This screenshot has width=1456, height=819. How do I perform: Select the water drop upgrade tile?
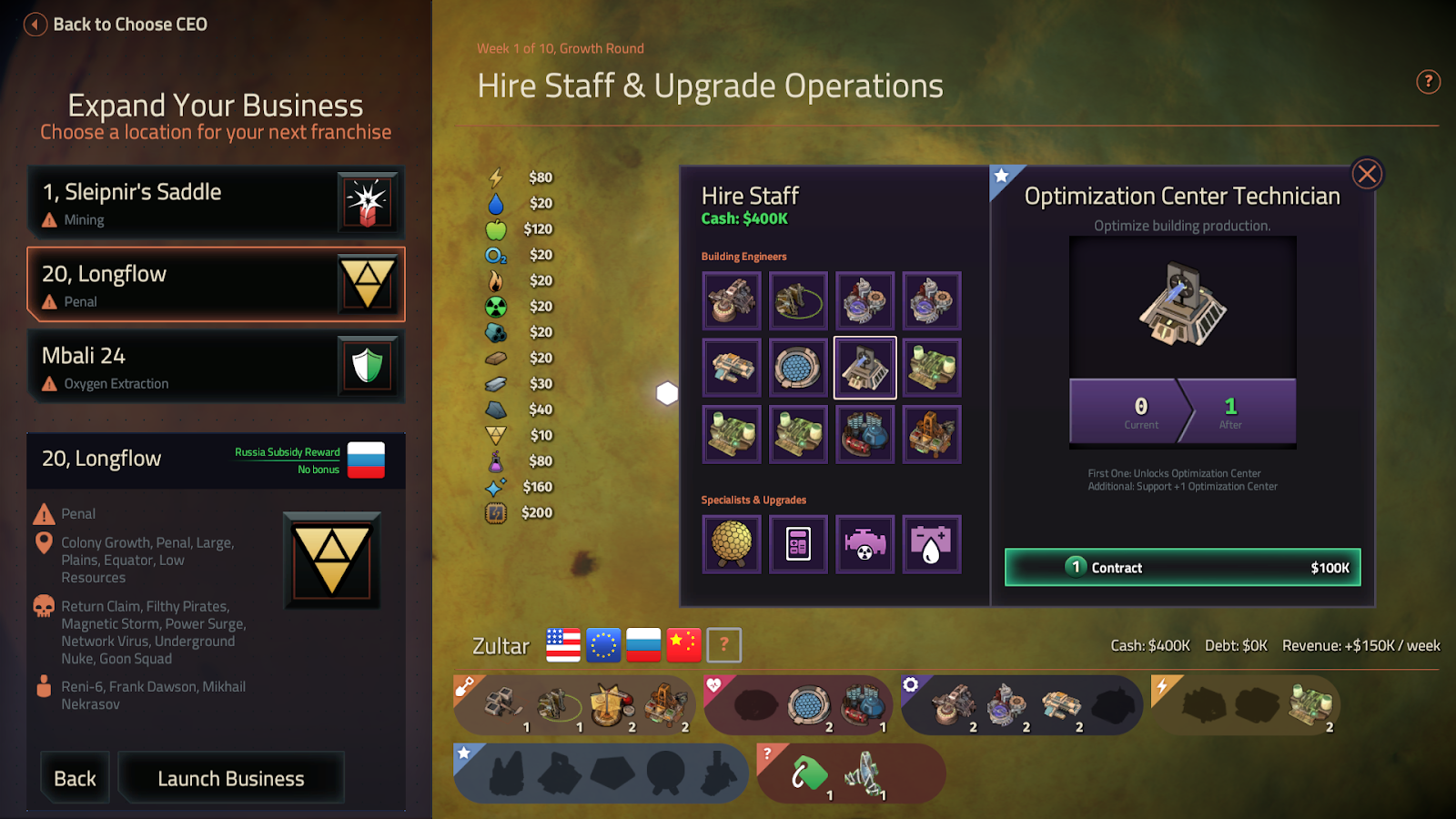931,544
